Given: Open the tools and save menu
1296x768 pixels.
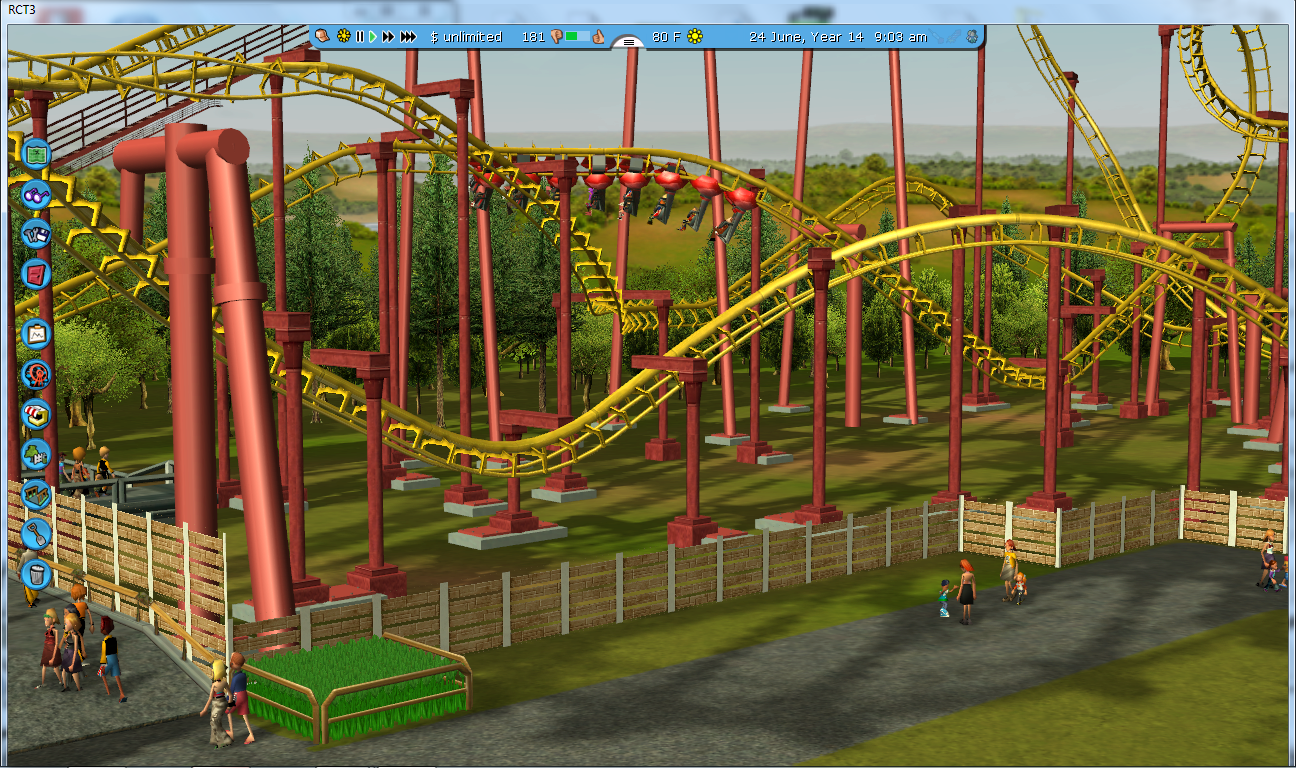Looking at the screenshot, I should coord(37,232).
